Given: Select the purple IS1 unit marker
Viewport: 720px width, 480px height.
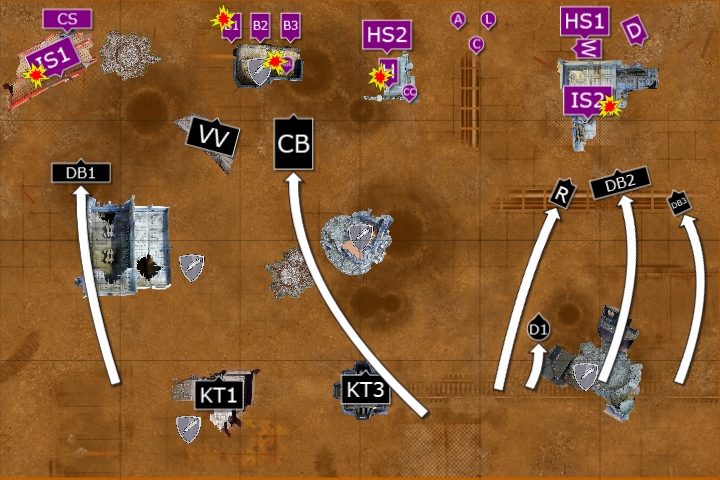Looking at the screenshot, I should pos(51,61).
